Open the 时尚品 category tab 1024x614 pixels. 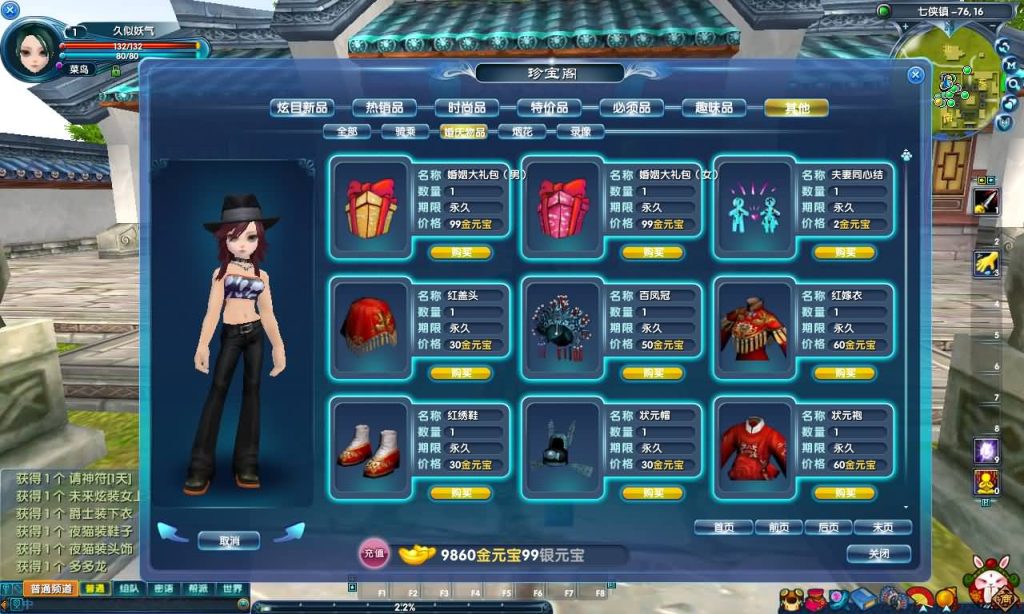(x=467, y=108)
